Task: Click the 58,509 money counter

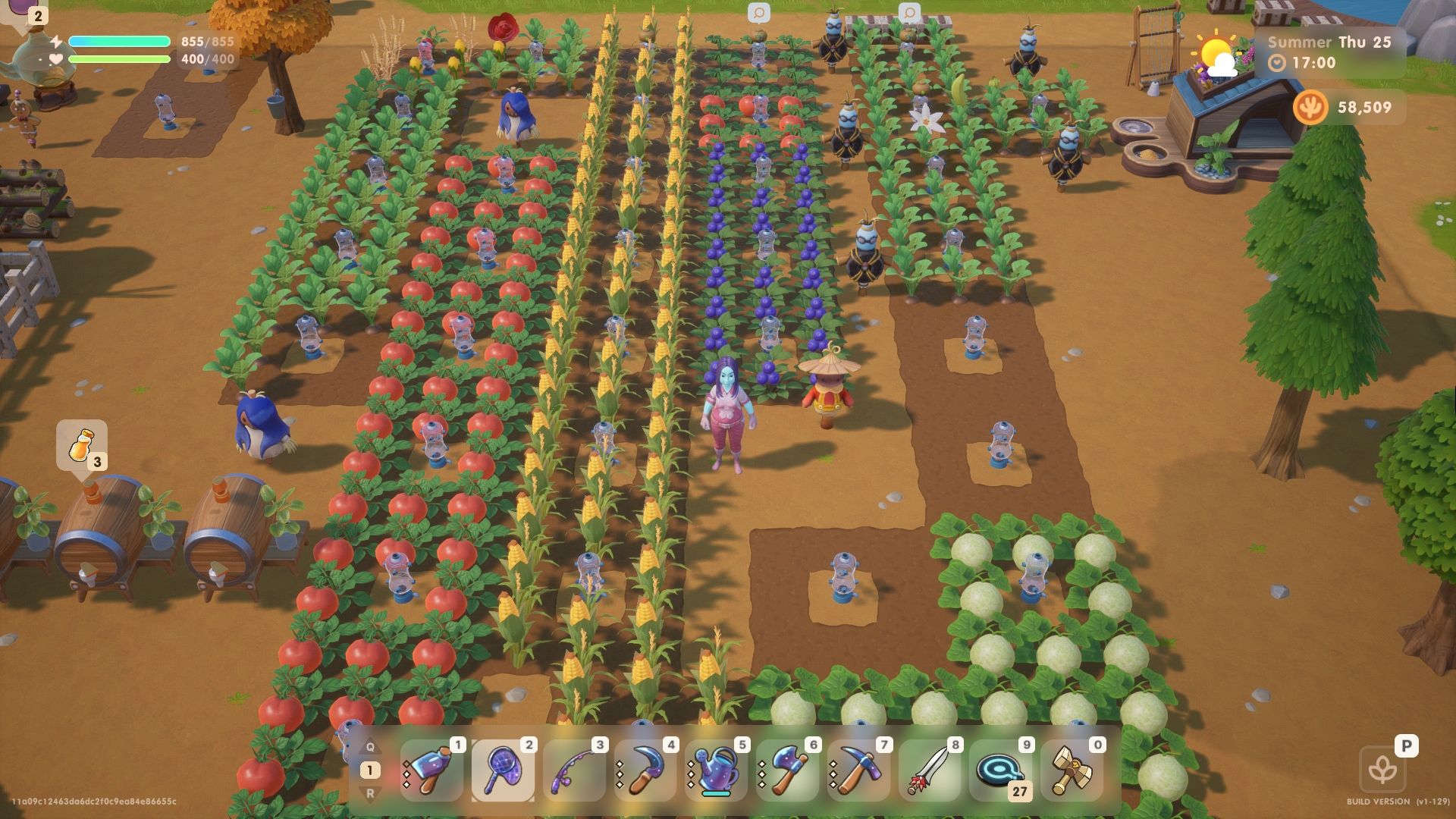Action: click(1365, 108)
